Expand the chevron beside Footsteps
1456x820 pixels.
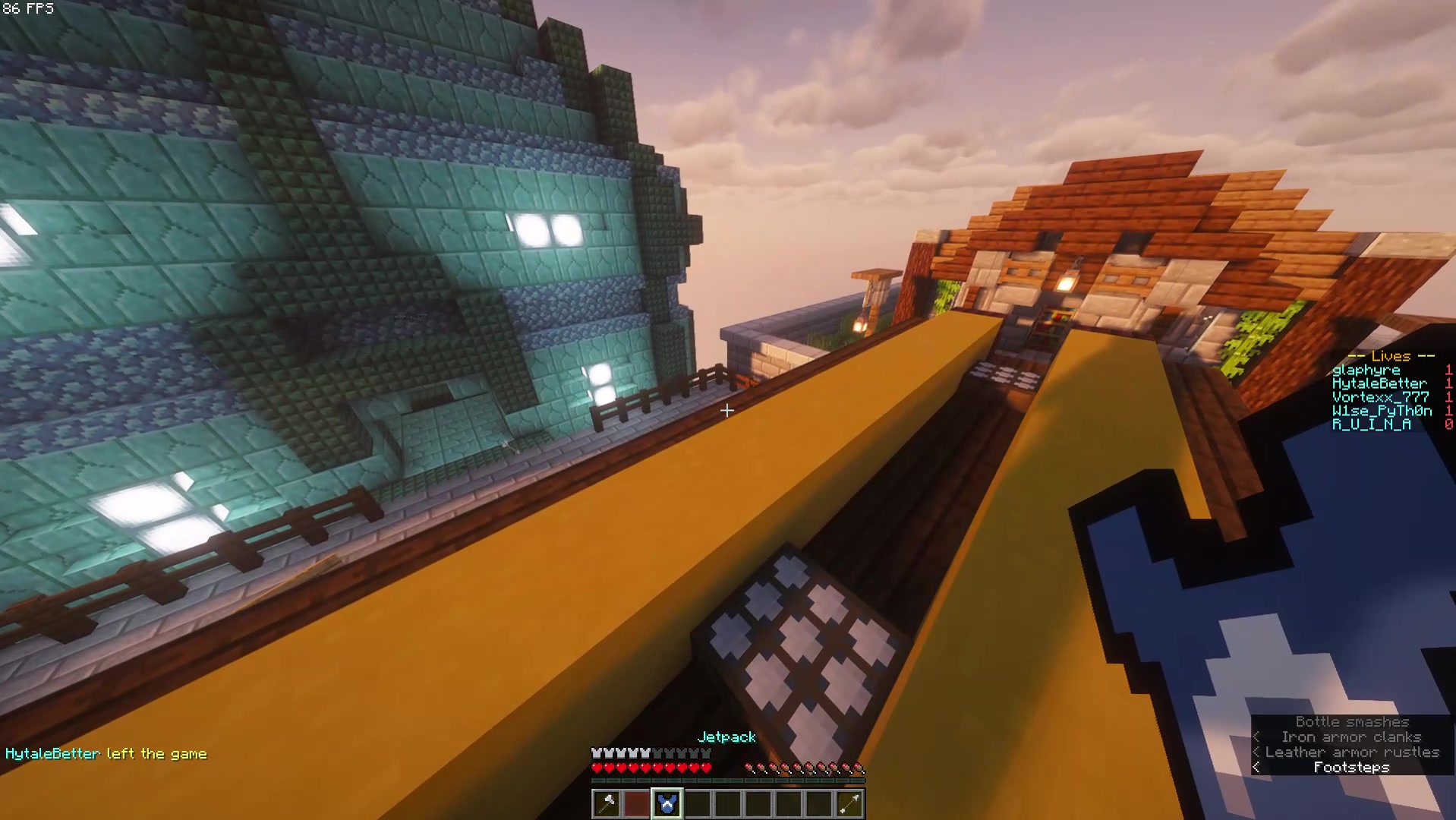1256,768
